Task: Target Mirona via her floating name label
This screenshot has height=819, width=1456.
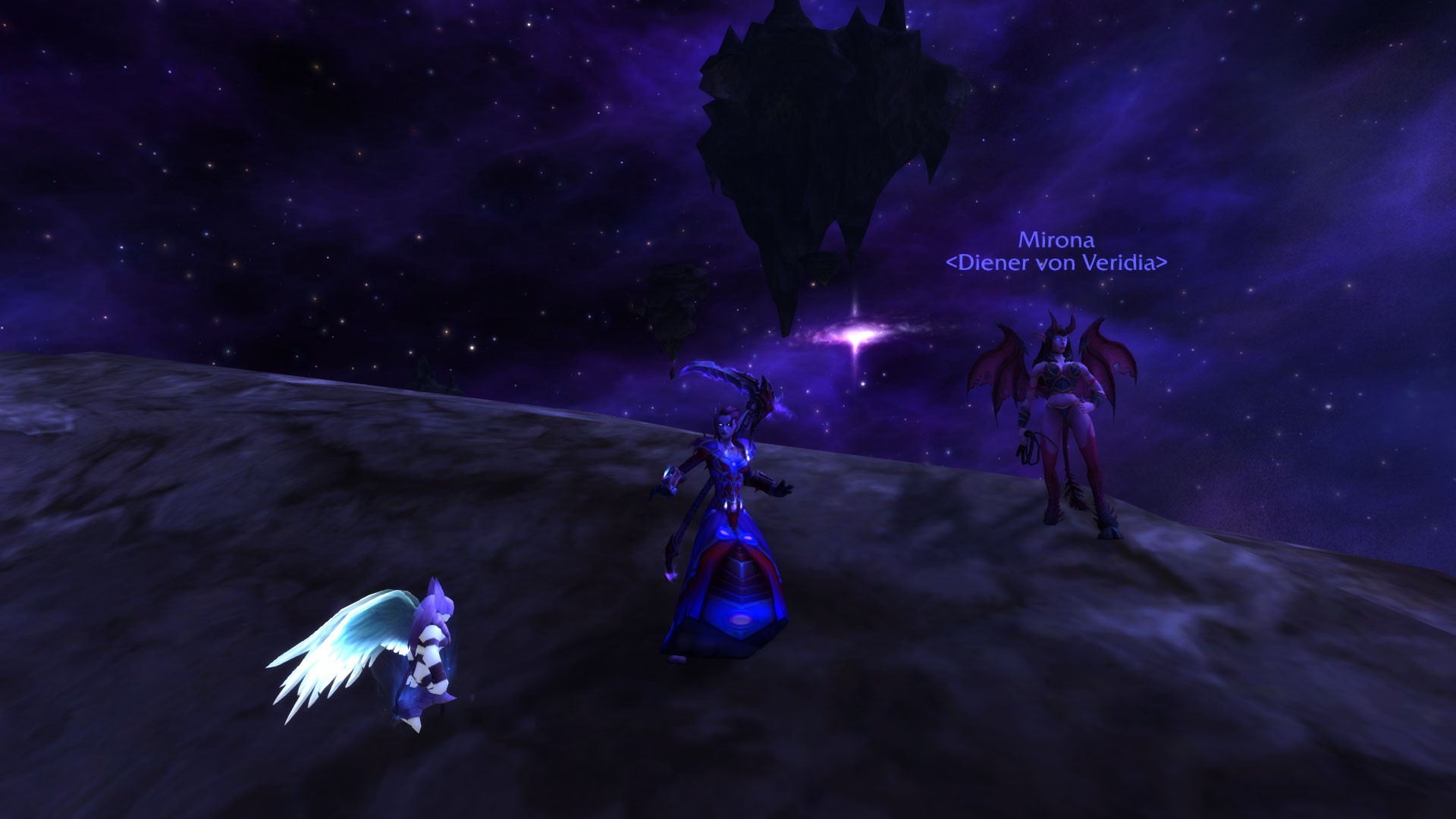Action: coord(1056,240)
